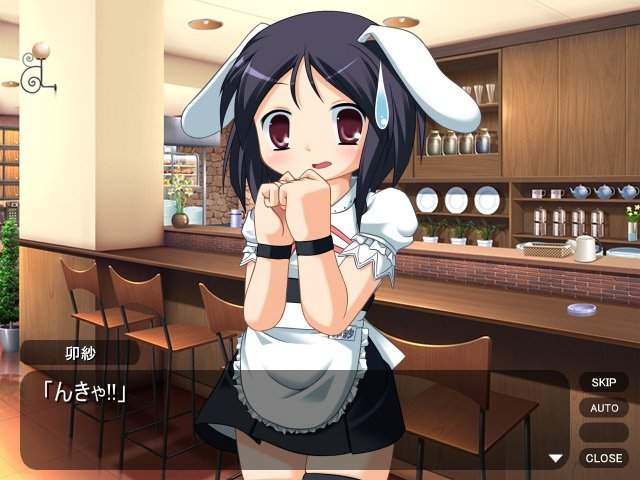This screenshot has height=480, width=640.
Task: Advance dialogue via the white down arrow
Action: [x=556, y=458]
